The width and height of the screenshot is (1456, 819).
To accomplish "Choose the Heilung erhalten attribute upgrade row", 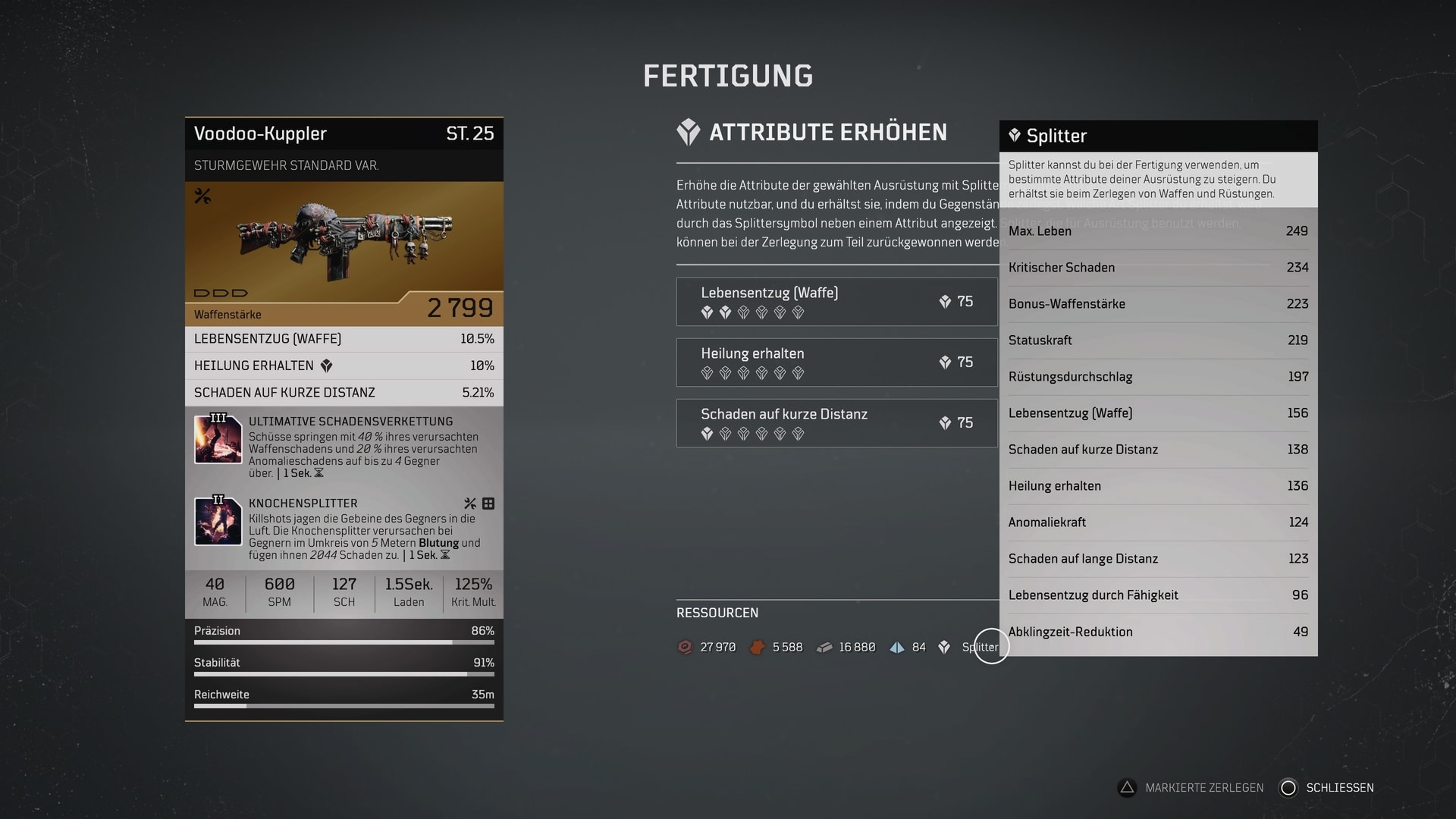I will click(x=836, y=362).
